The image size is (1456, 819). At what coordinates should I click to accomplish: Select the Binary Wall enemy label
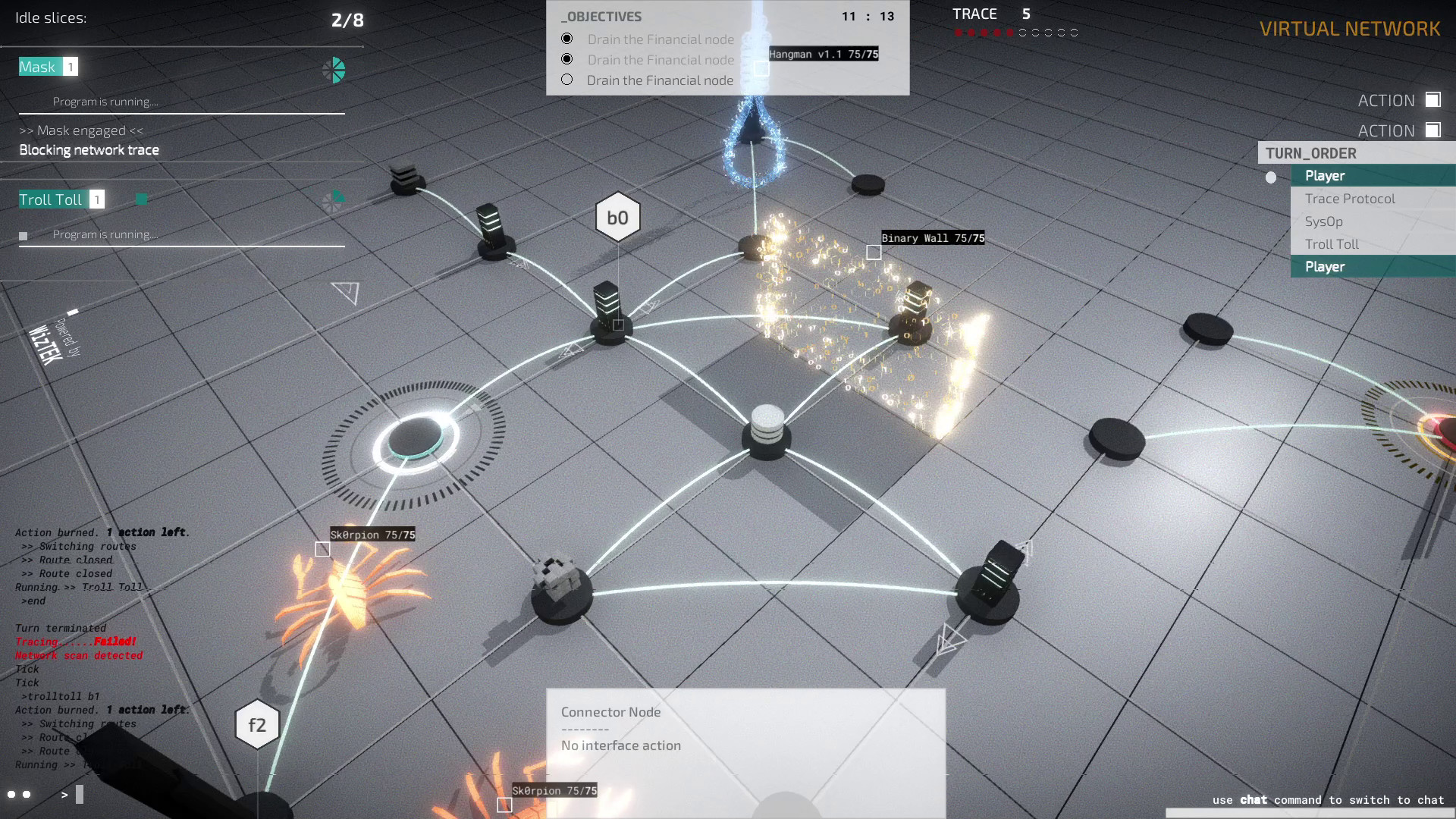933,238
